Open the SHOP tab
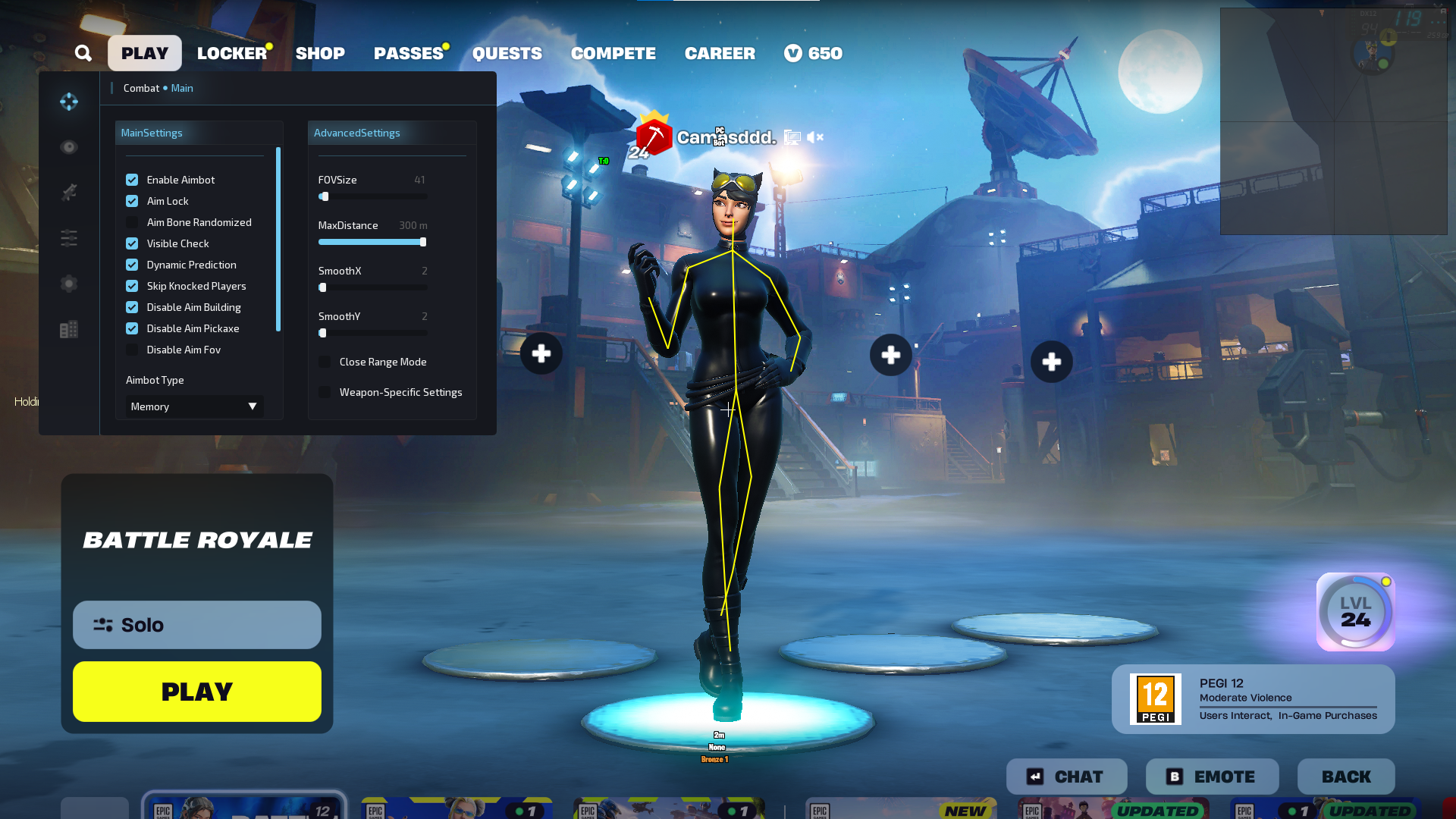This screenshot has height=819, width=1456. point(320,53)
